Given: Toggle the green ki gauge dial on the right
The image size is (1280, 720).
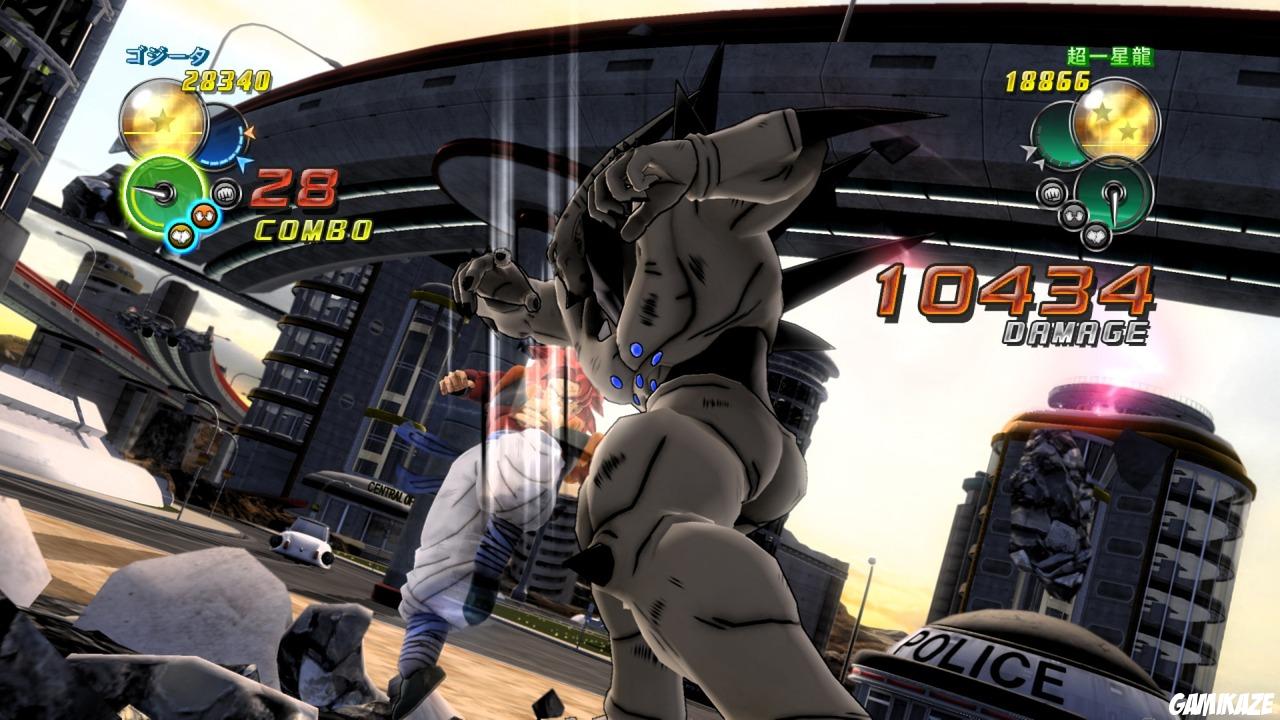Looking at the screenshot, I should point(1113,193).
